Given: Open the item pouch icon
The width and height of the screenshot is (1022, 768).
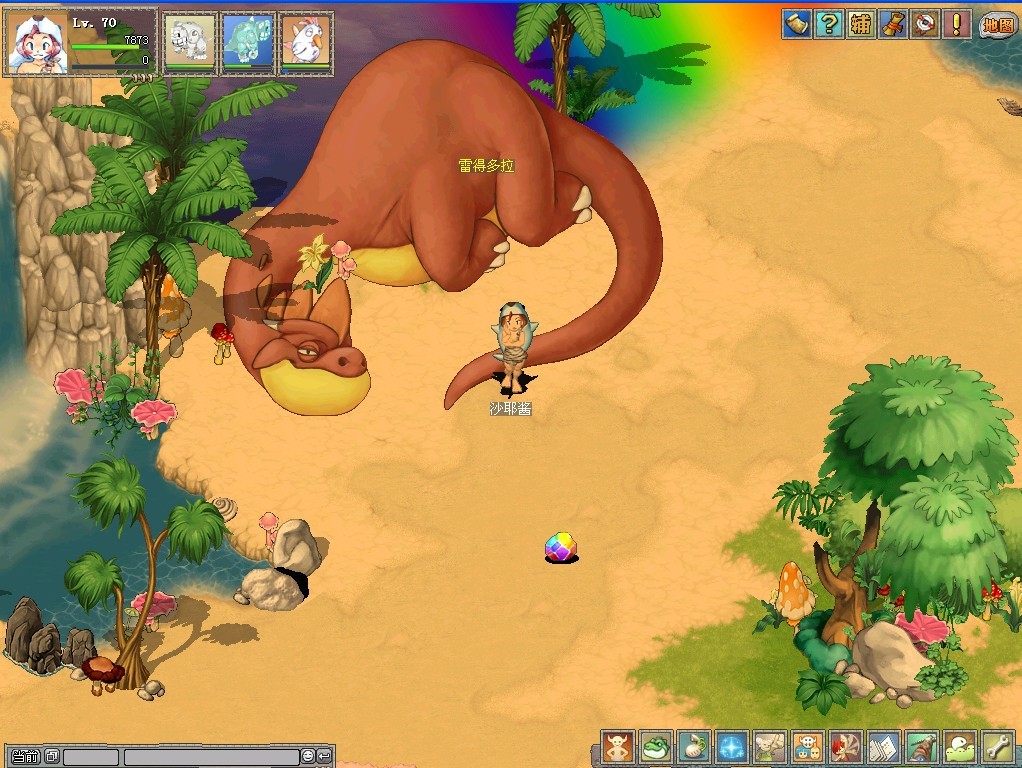Looking at the screenshot, I should (x=693, y=746).
